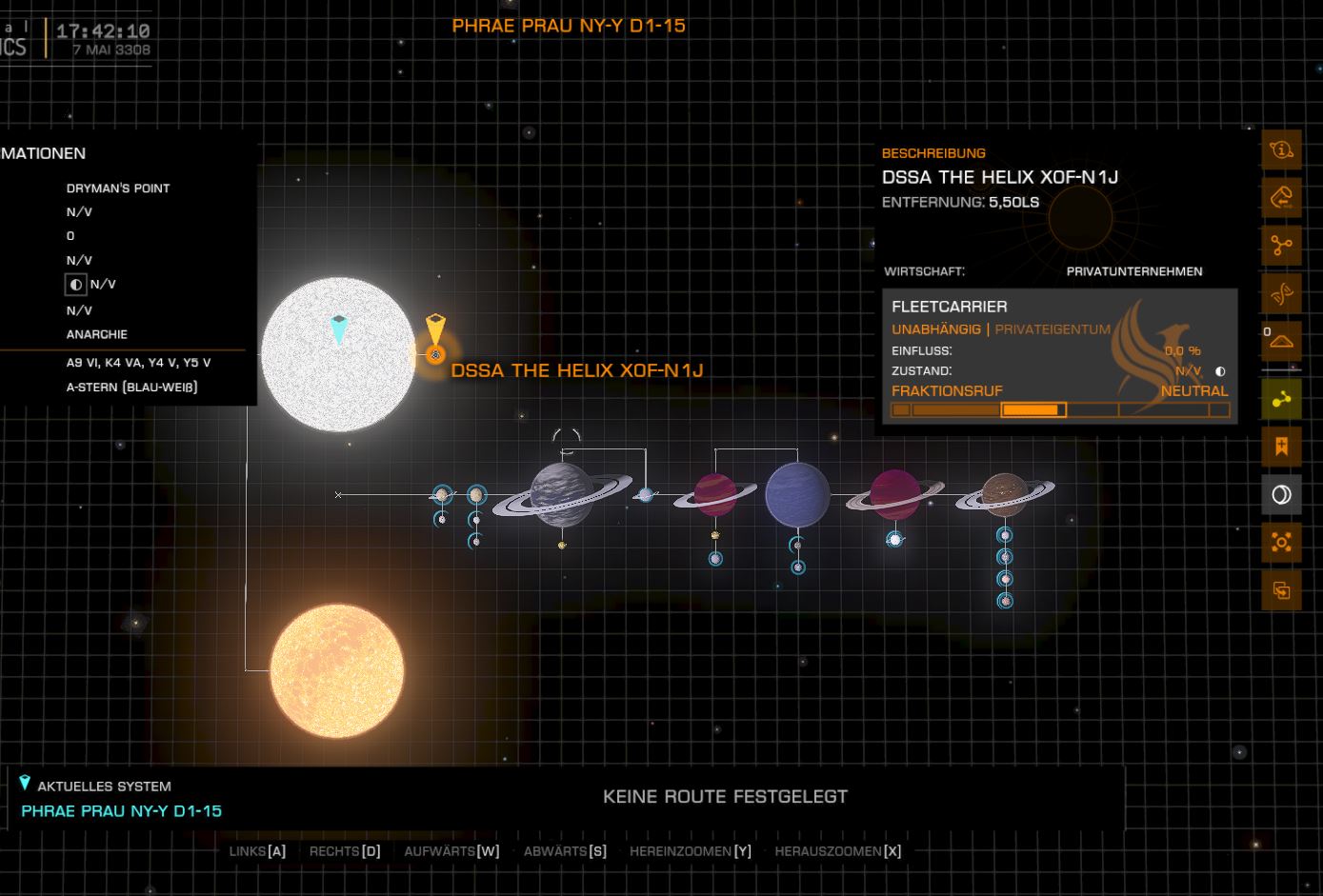Add a bookmark with the bookmark plus icon
This screenshot has width=1323, height=896.
pos(1281,446)
